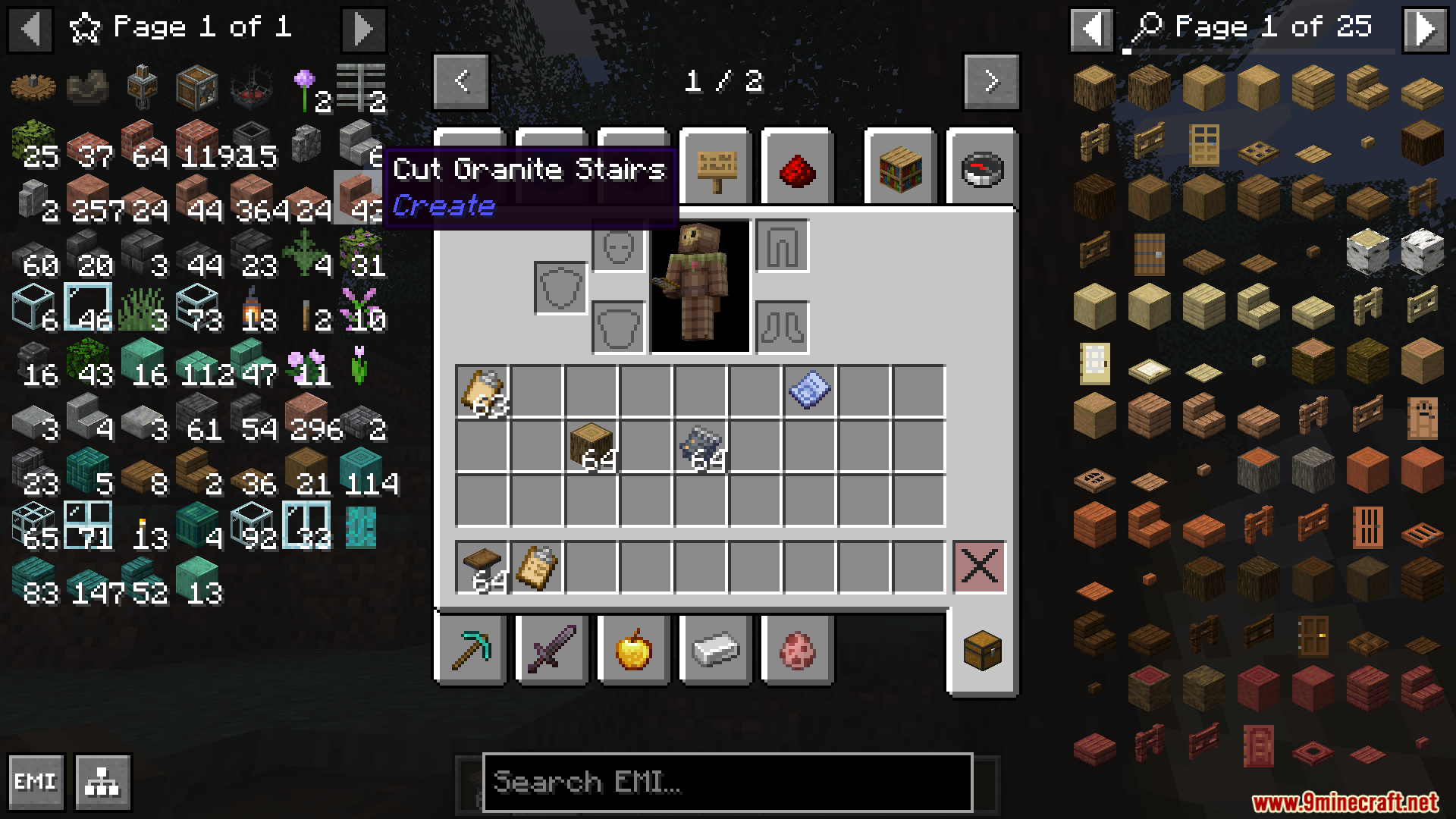Go to previous favorites page
Image resolution: width=1456 pixels, height=819 pixels.
30,29
